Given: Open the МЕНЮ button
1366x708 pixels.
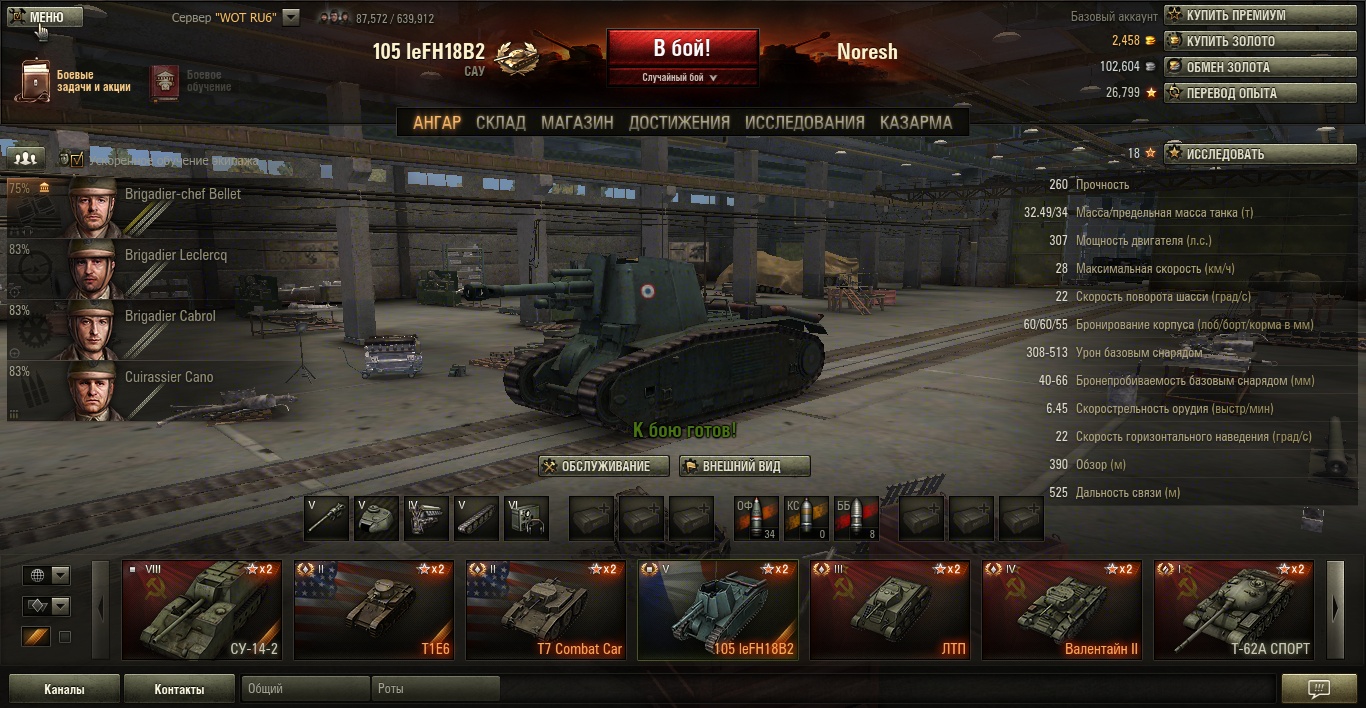Looking at the screenshot, I should (44, 17).
